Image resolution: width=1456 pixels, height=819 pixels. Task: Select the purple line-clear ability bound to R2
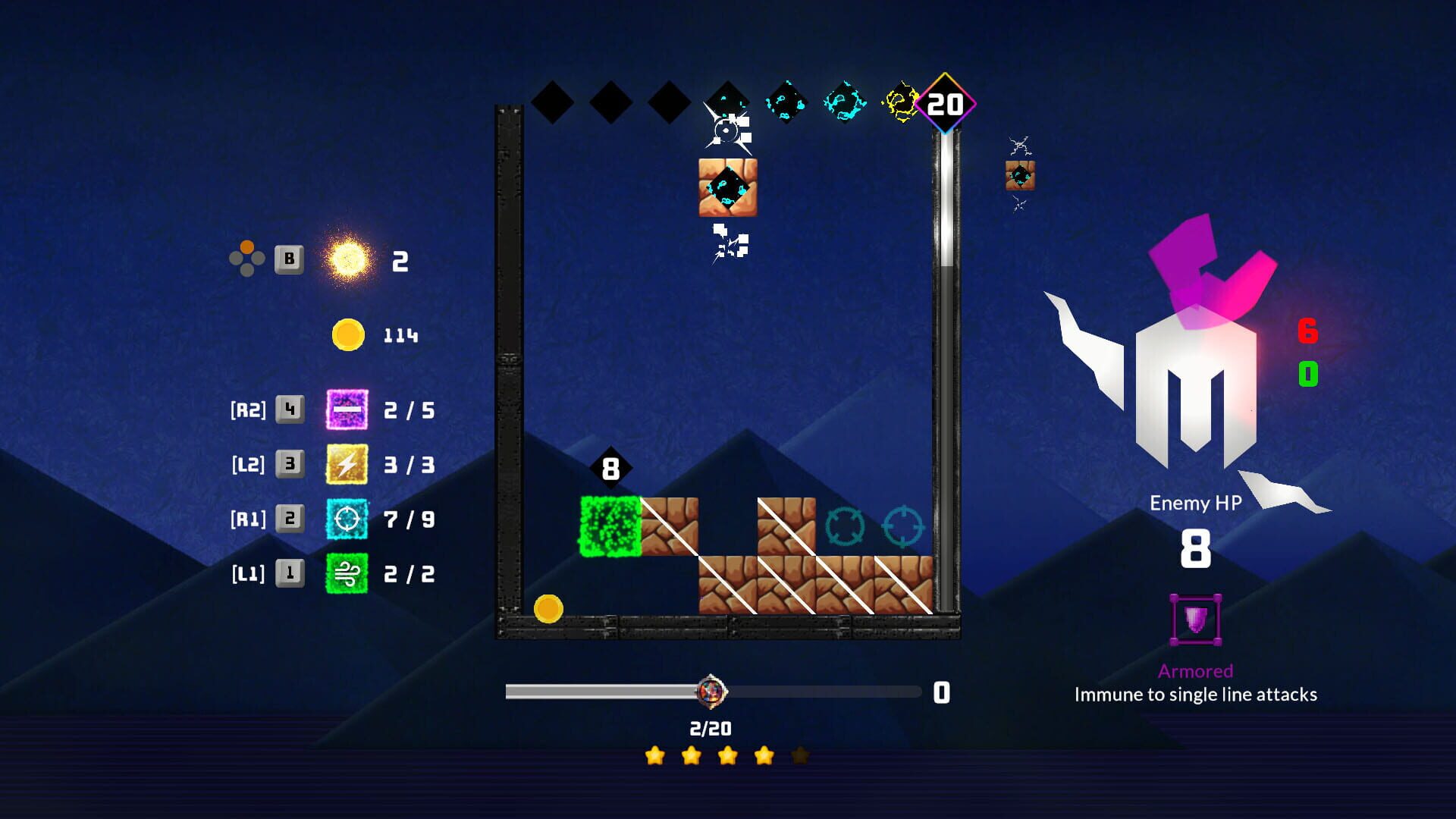(347, 409)
